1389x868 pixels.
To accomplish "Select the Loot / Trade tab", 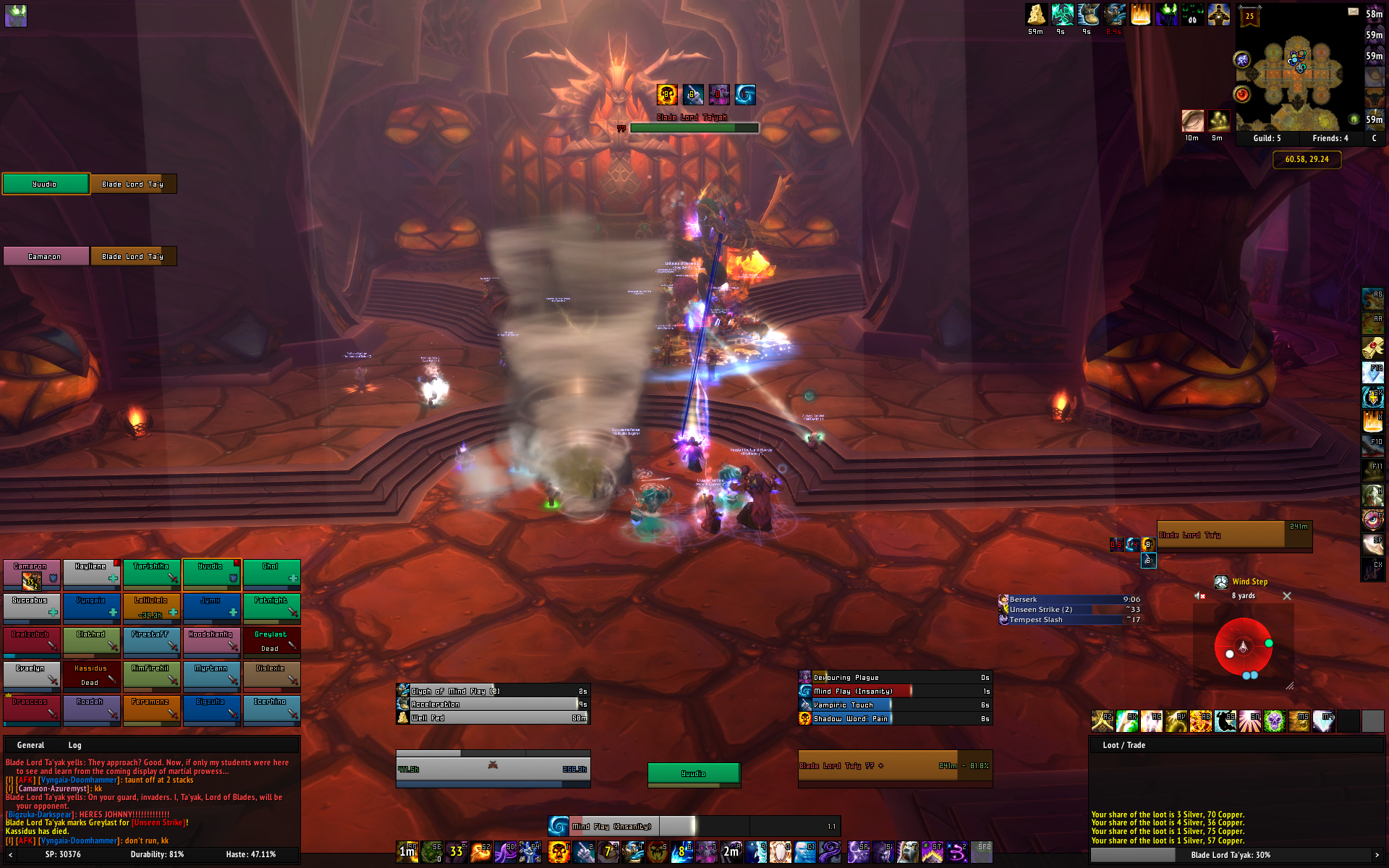I will (1123, 745).
